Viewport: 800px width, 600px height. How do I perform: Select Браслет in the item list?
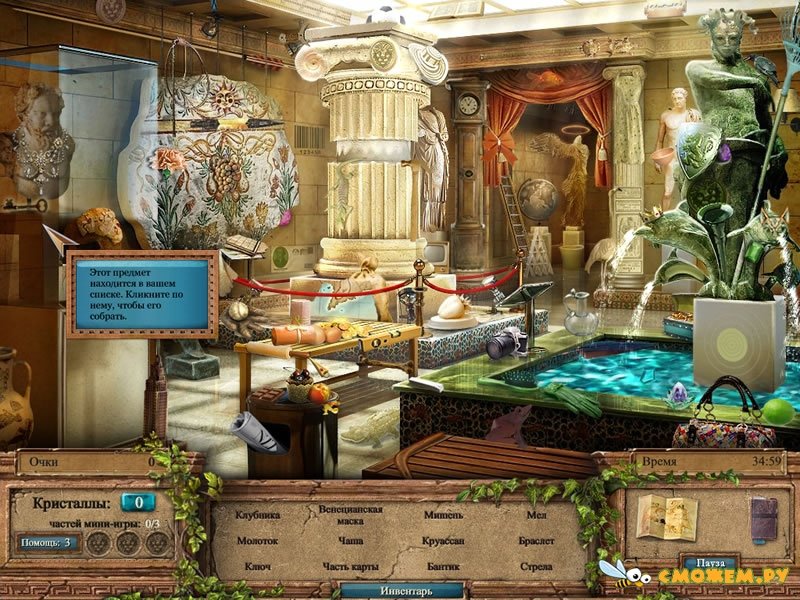pos(536,540)
